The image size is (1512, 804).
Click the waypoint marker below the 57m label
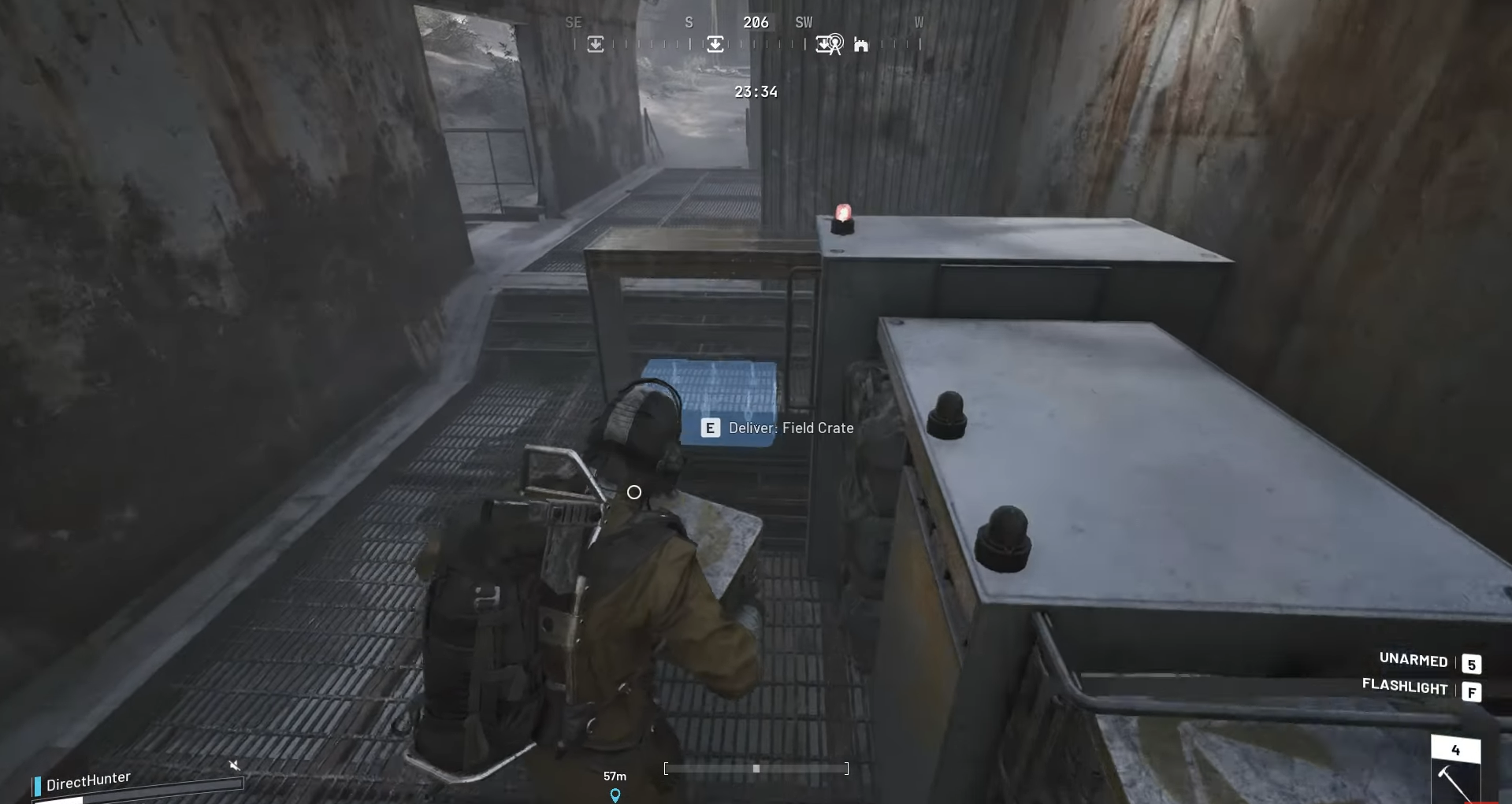coord(615,795)
